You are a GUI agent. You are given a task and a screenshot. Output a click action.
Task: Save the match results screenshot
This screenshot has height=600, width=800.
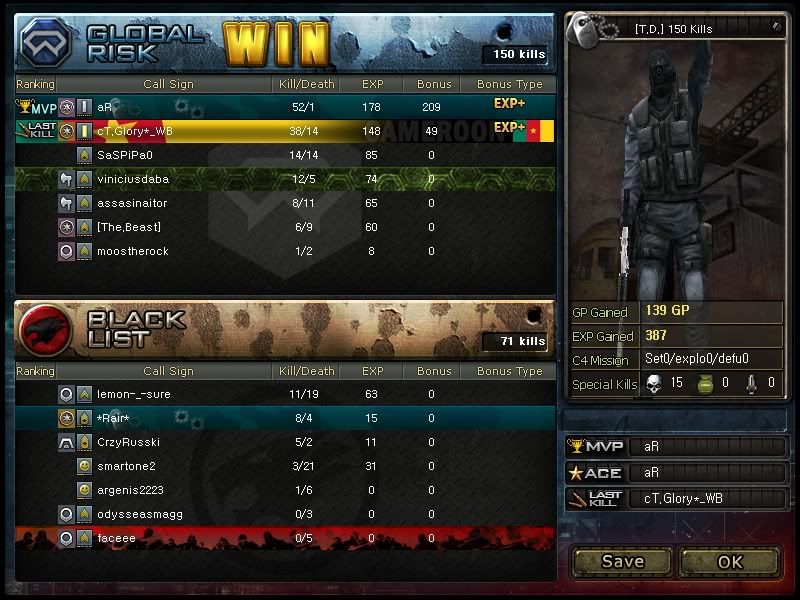click(x=622, y=561)
